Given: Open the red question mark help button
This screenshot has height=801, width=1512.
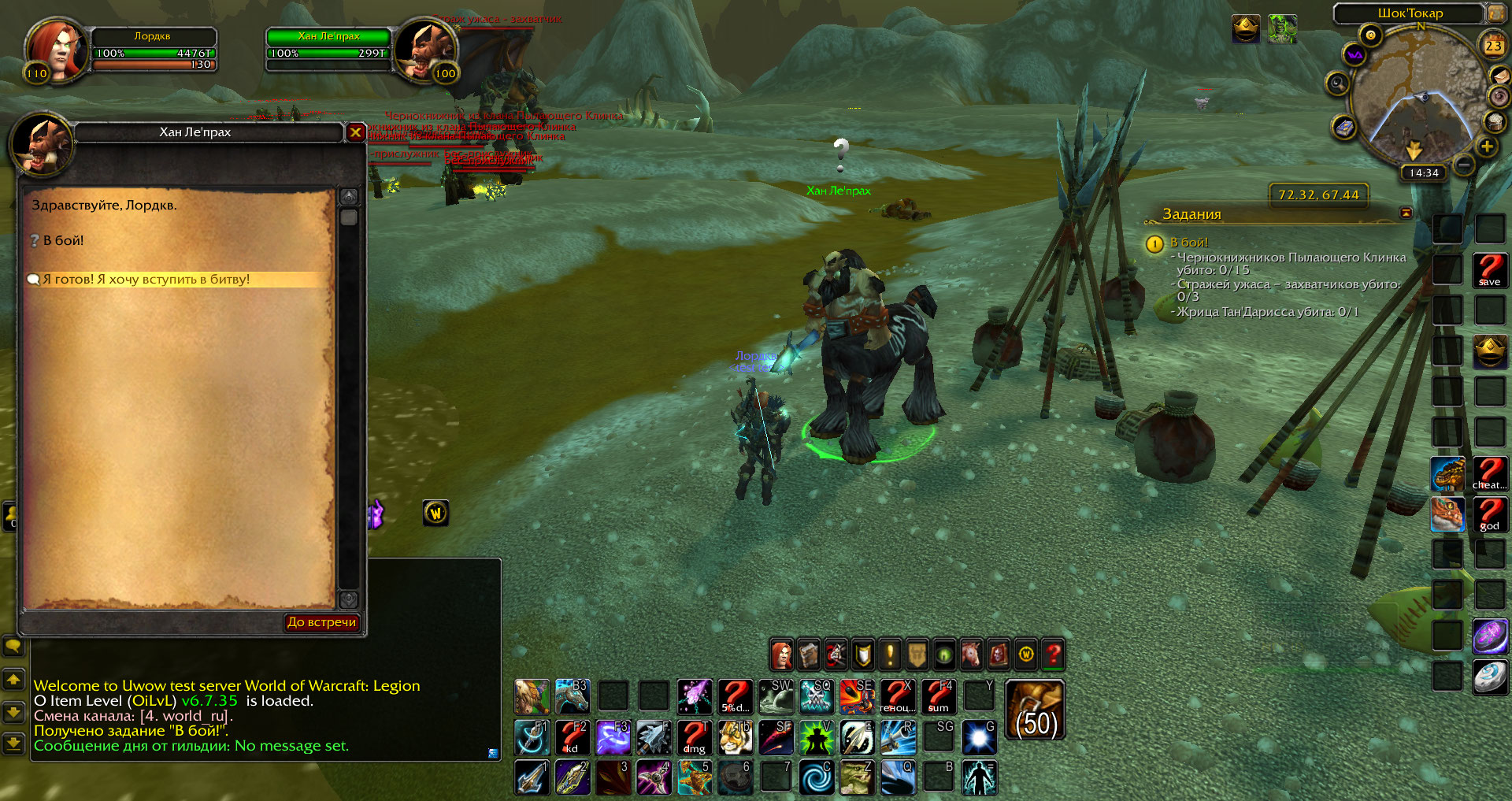Looking at the screenshot, I should click(1053, 654).
